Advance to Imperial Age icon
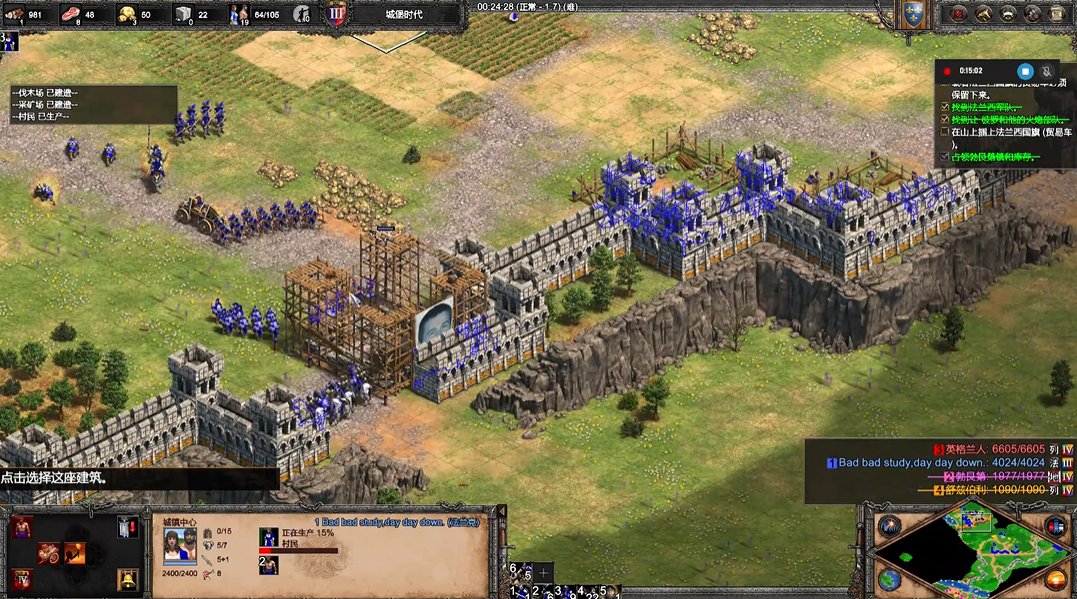1077x599 pixels. 23,579
